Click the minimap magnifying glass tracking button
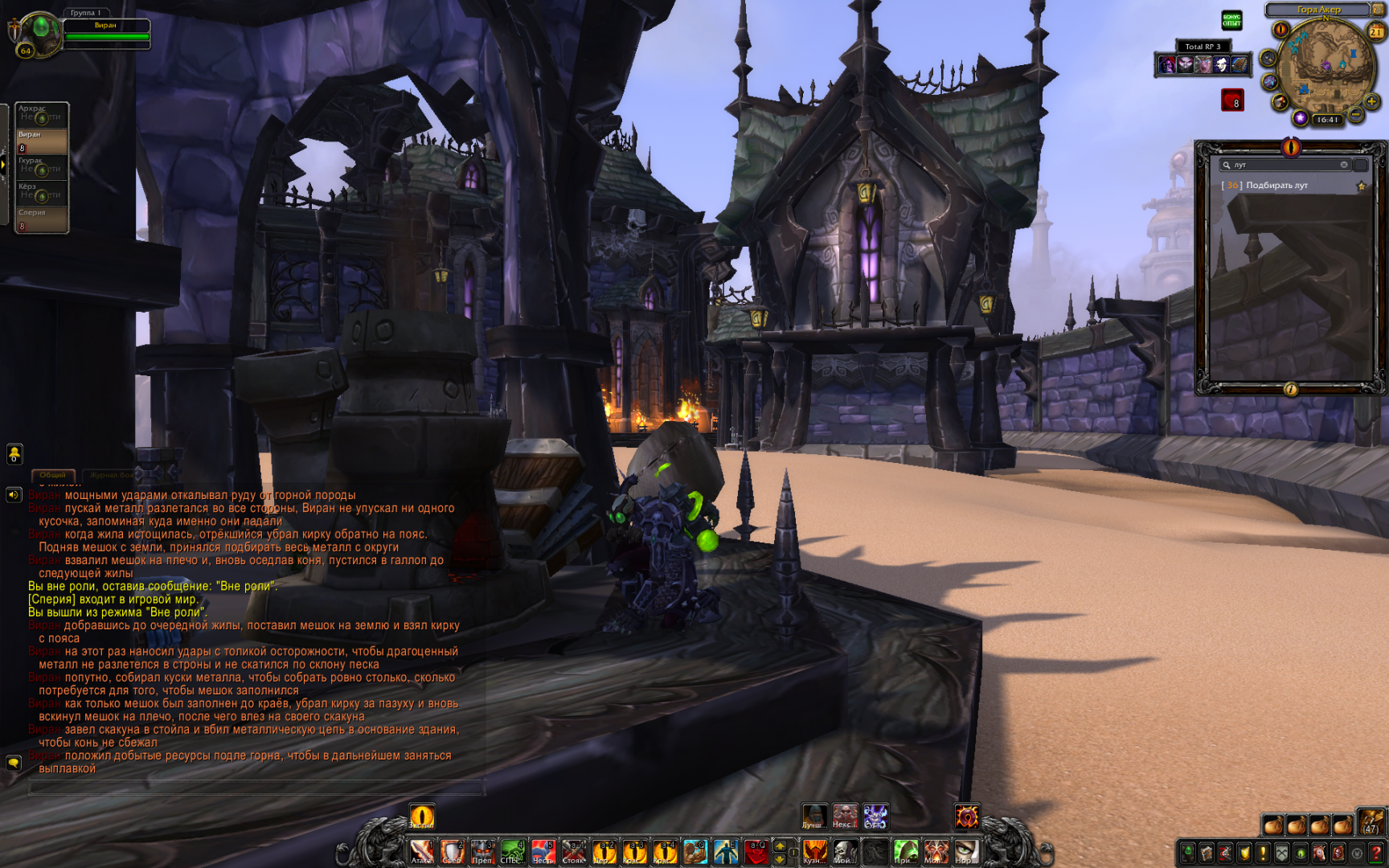Viewport: 1389px width, 868px height. (x=1268, y=58)
